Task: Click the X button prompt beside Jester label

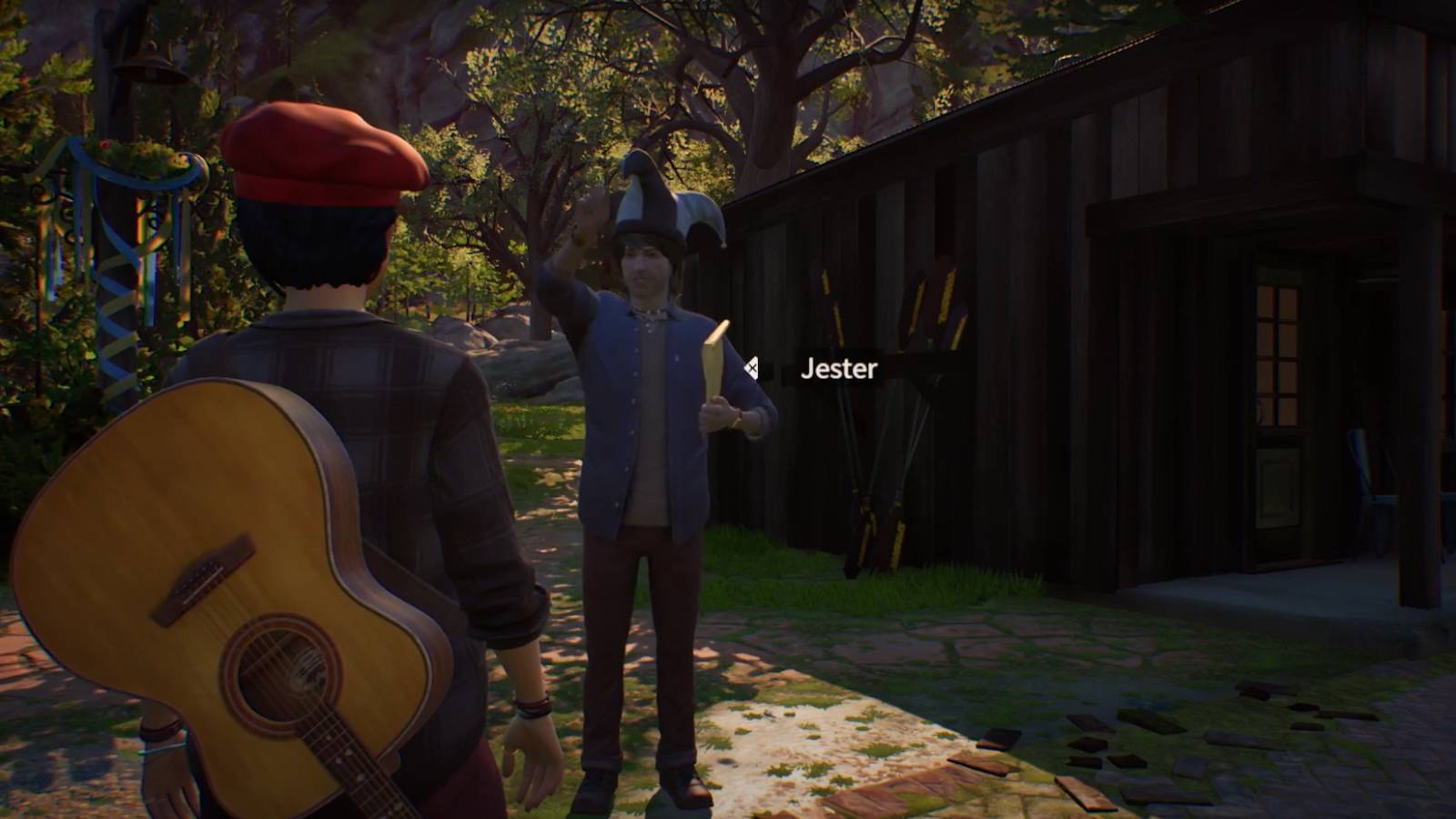Action: [752, 369]
